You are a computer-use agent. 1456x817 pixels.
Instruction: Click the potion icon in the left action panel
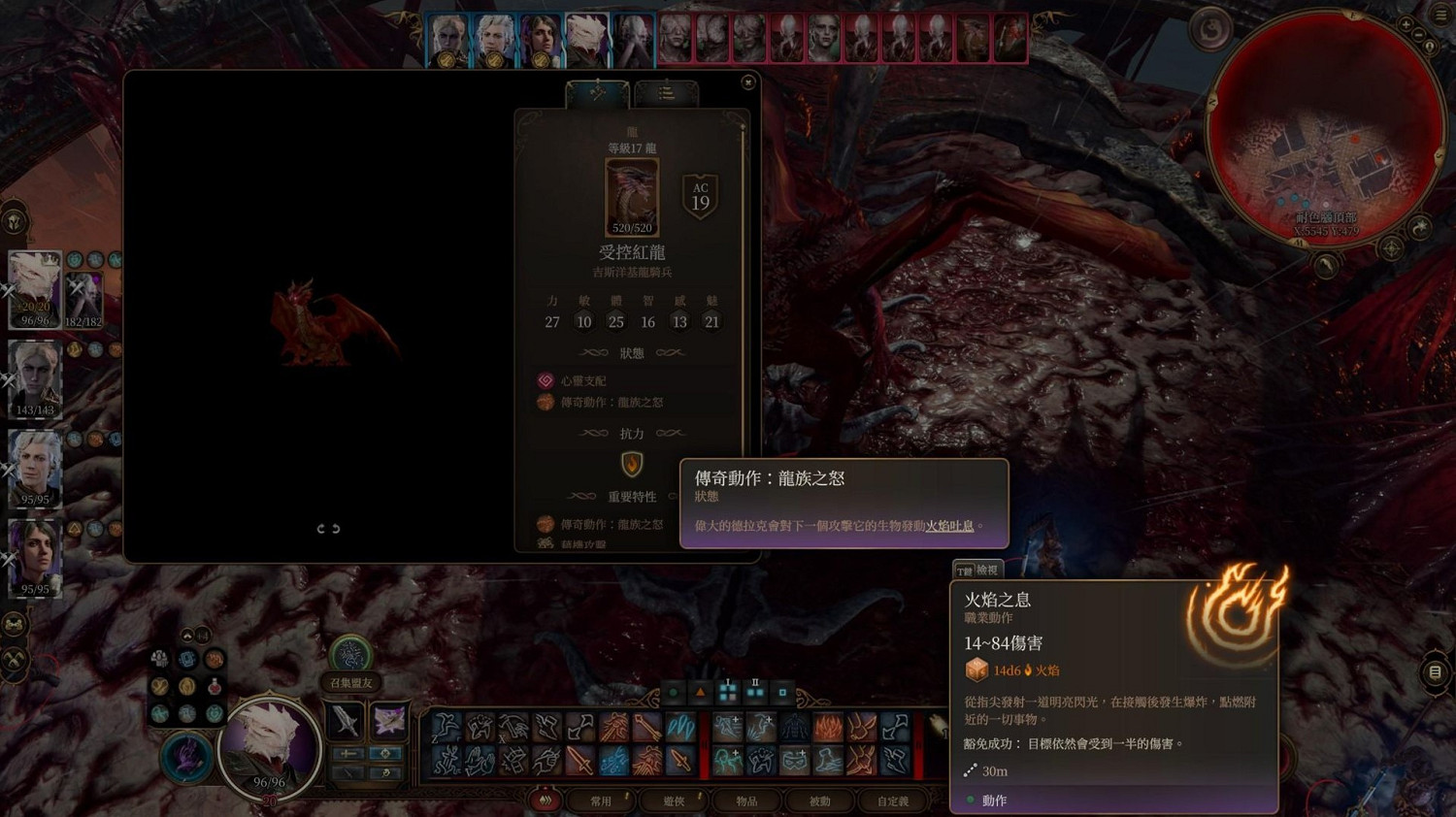pos(215,686)
